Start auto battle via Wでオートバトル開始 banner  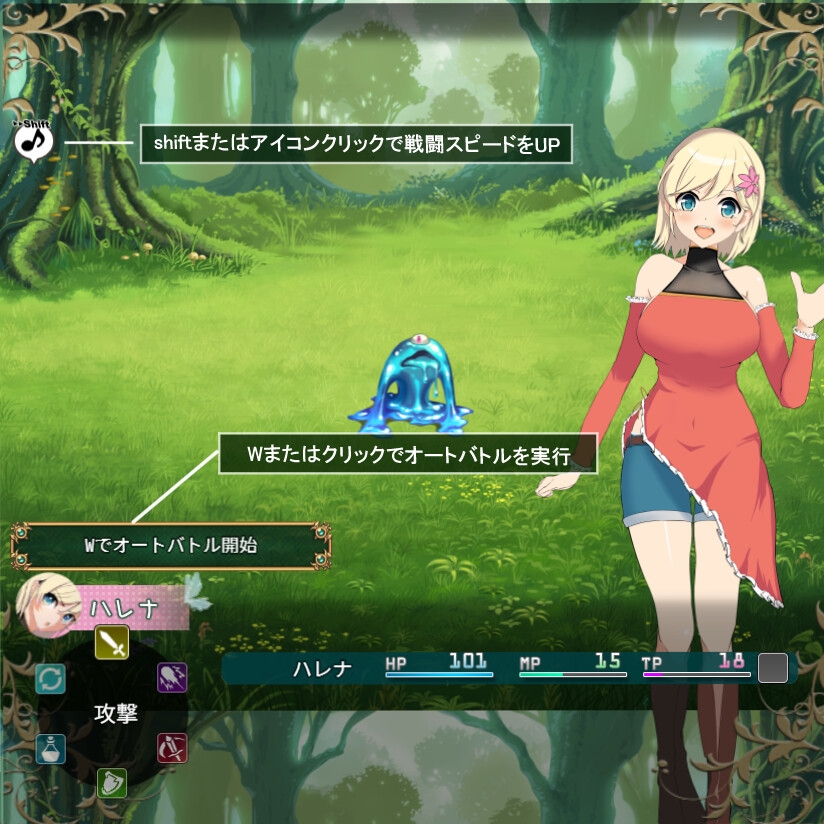tap(170, 546)
